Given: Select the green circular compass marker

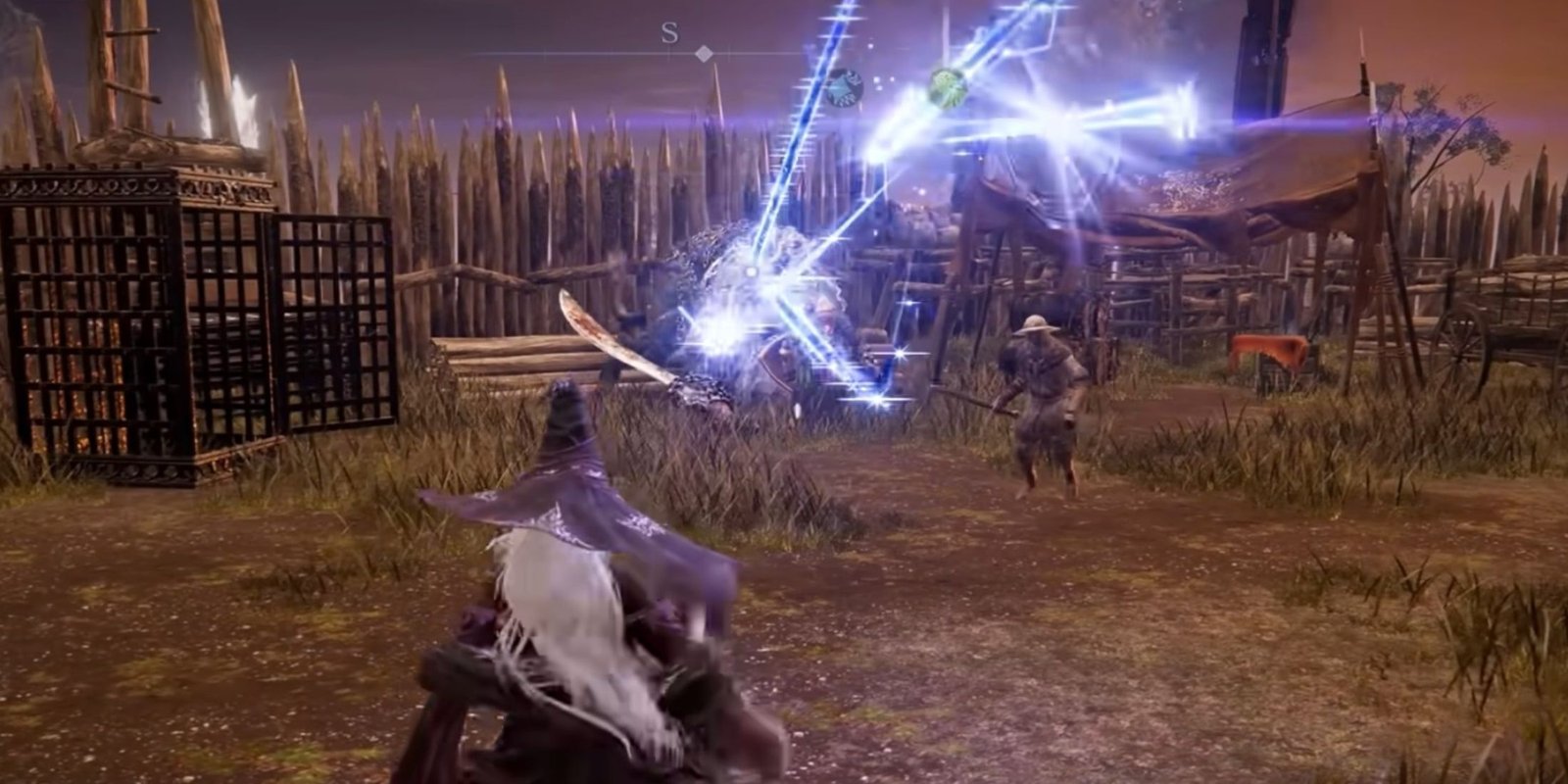Looking at the screenshot, I should (949, 86).
